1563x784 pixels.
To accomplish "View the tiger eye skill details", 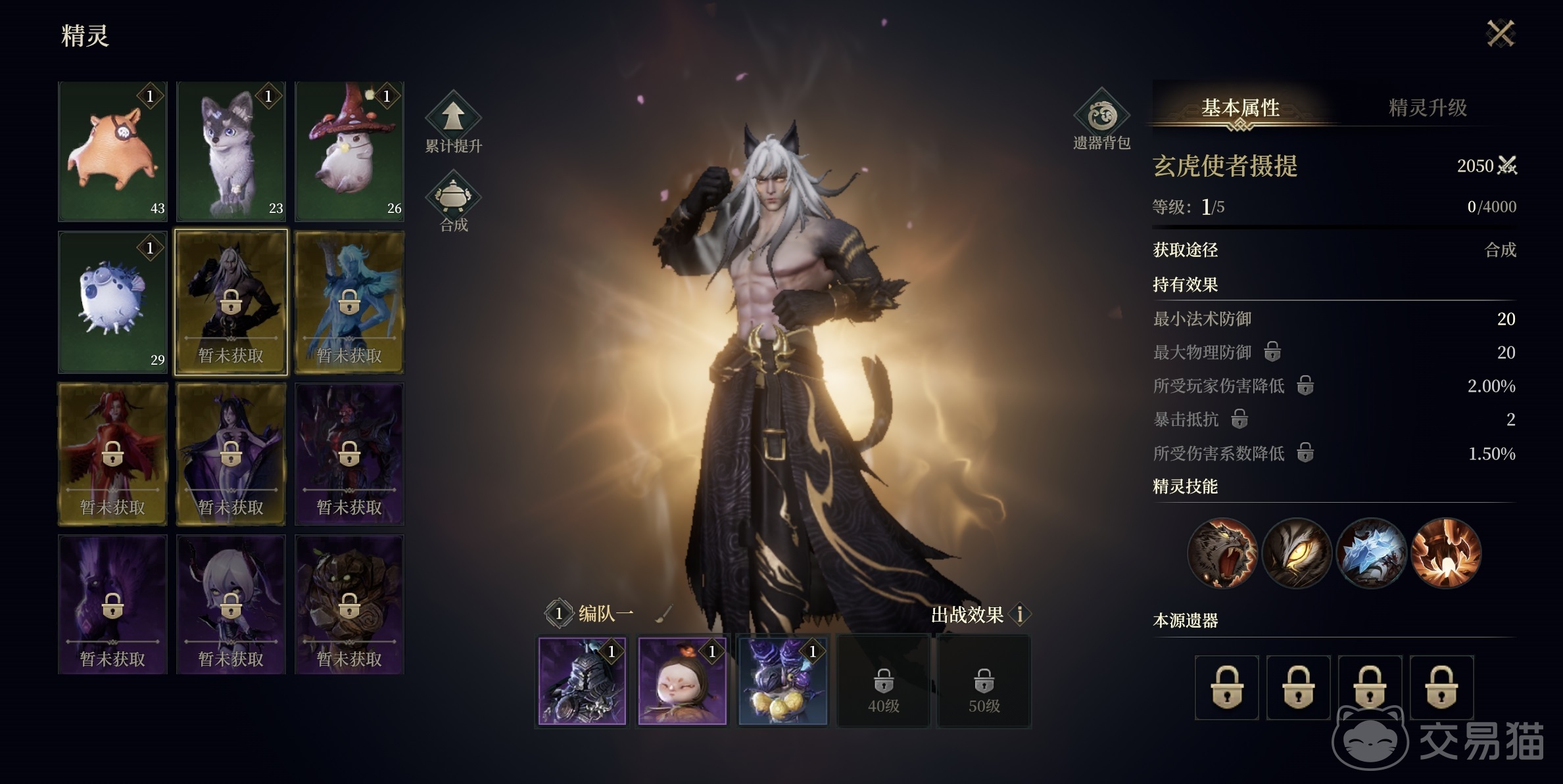I will [x=1297, y=554].
